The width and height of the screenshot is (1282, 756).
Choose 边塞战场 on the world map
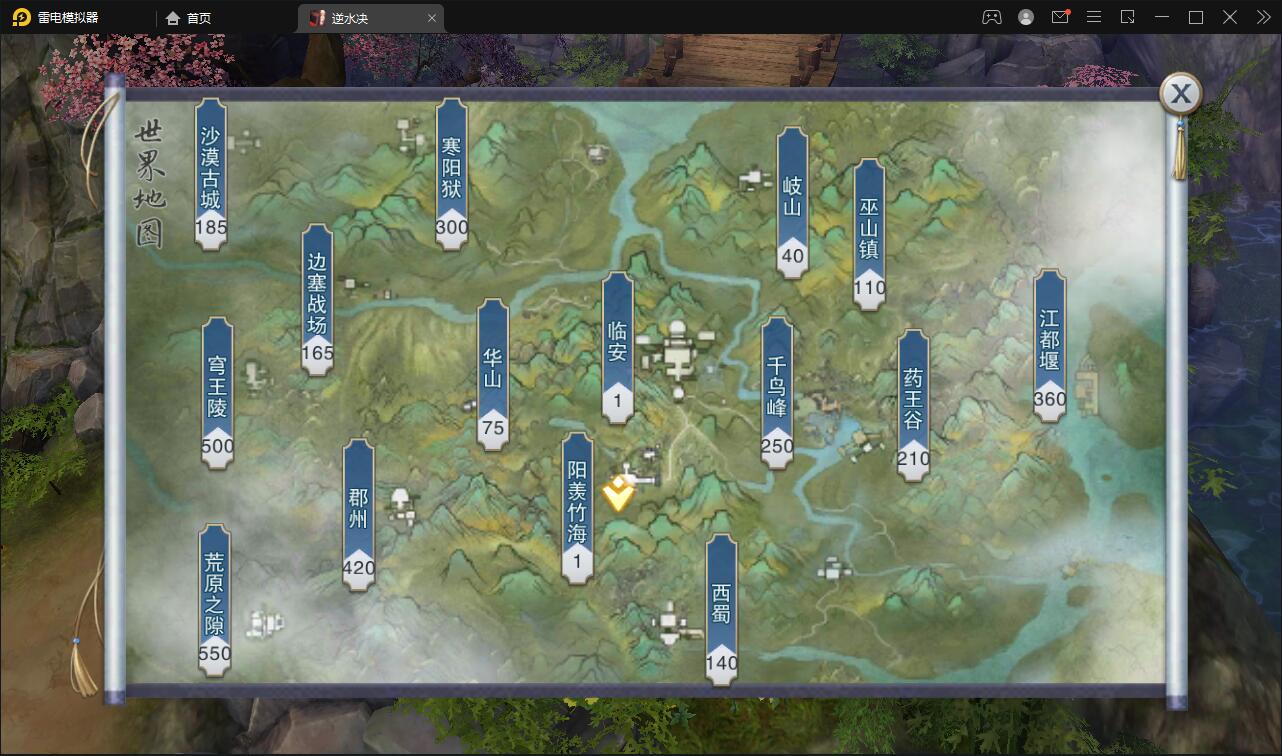pyautogui.click(x=317, y=298)
